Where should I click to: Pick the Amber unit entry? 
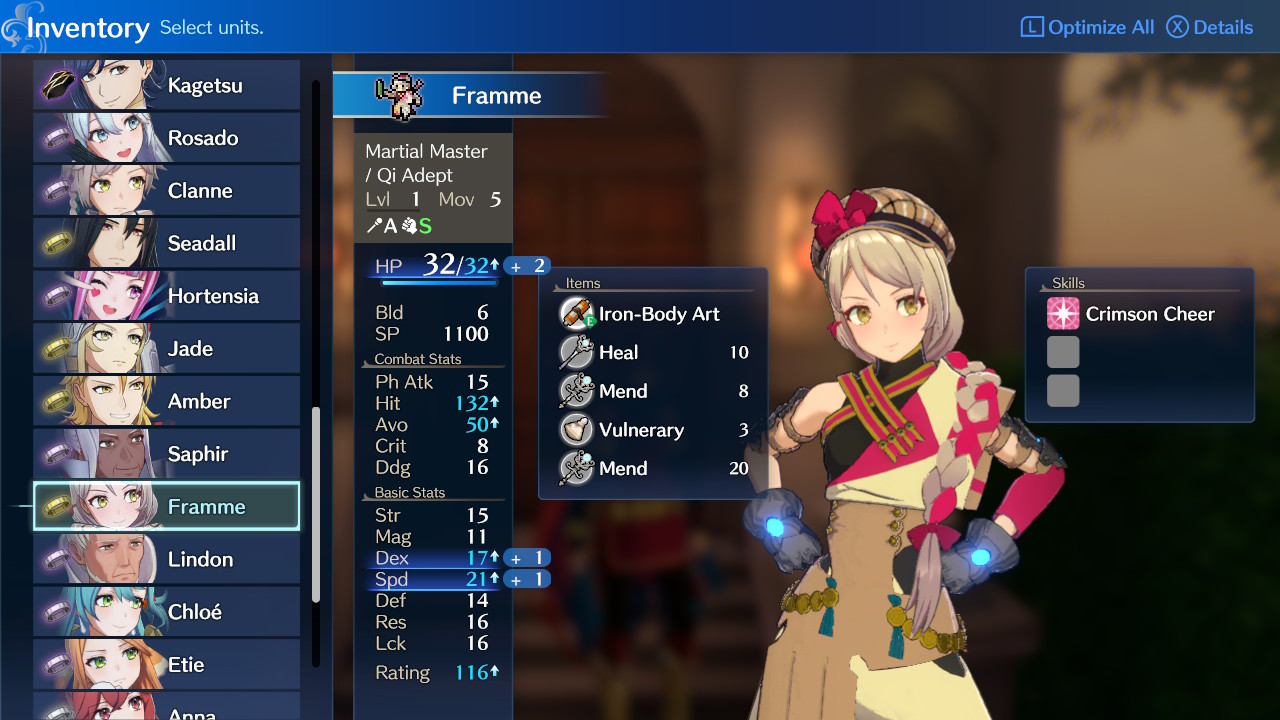coord(167,401)
